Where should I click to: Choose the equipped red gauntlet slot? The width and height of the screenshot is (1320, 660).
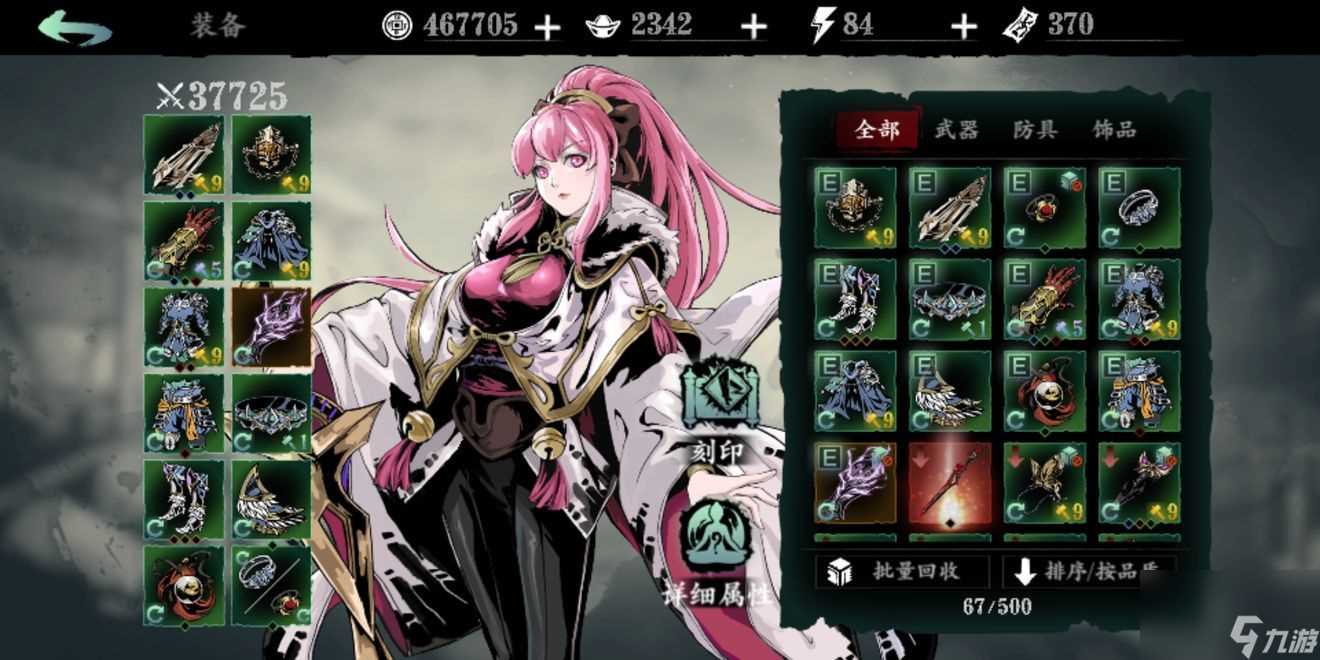pos(184,240)
